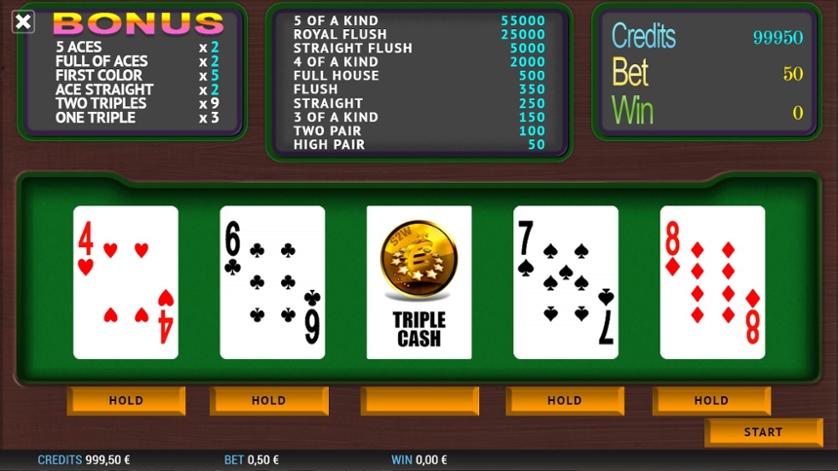The height and width of the screenshot is (471, 838).
Task: Select the 4 of hearts card
Action: [x=126, y=282]
